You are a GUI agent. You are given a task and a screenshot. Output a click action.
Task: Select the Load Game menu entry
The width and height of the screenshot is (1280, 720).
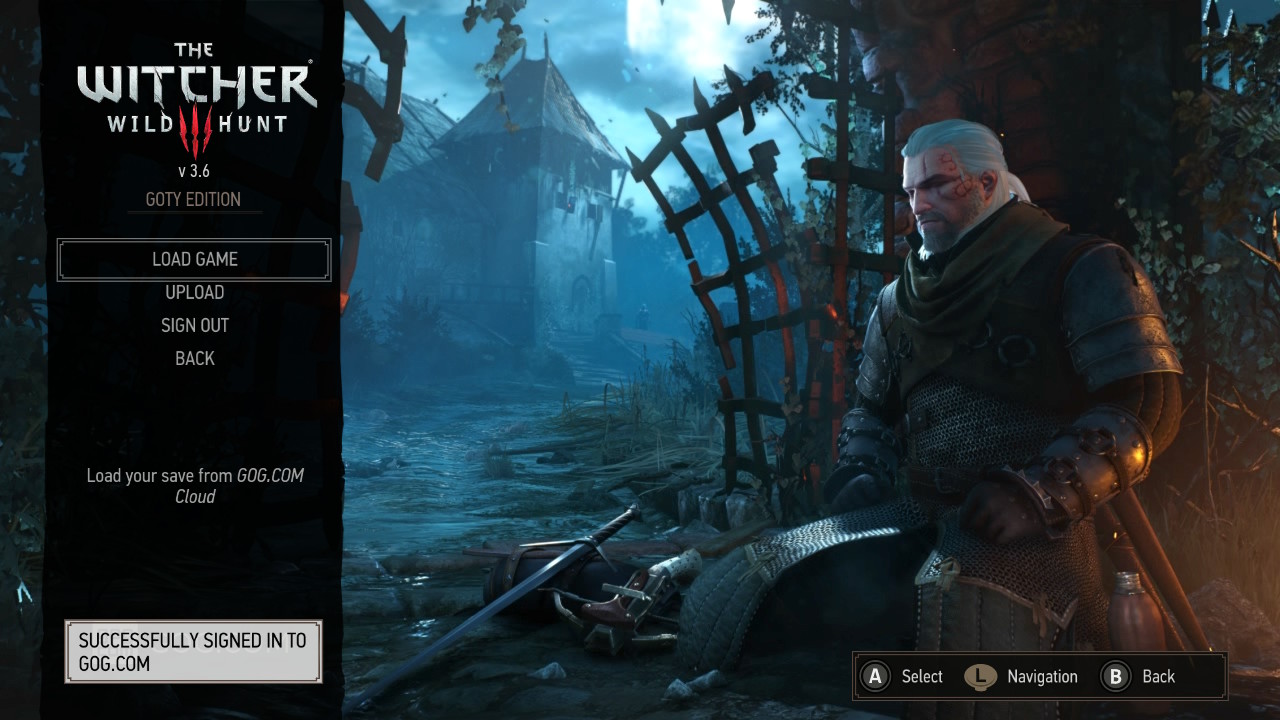[194, 259]
